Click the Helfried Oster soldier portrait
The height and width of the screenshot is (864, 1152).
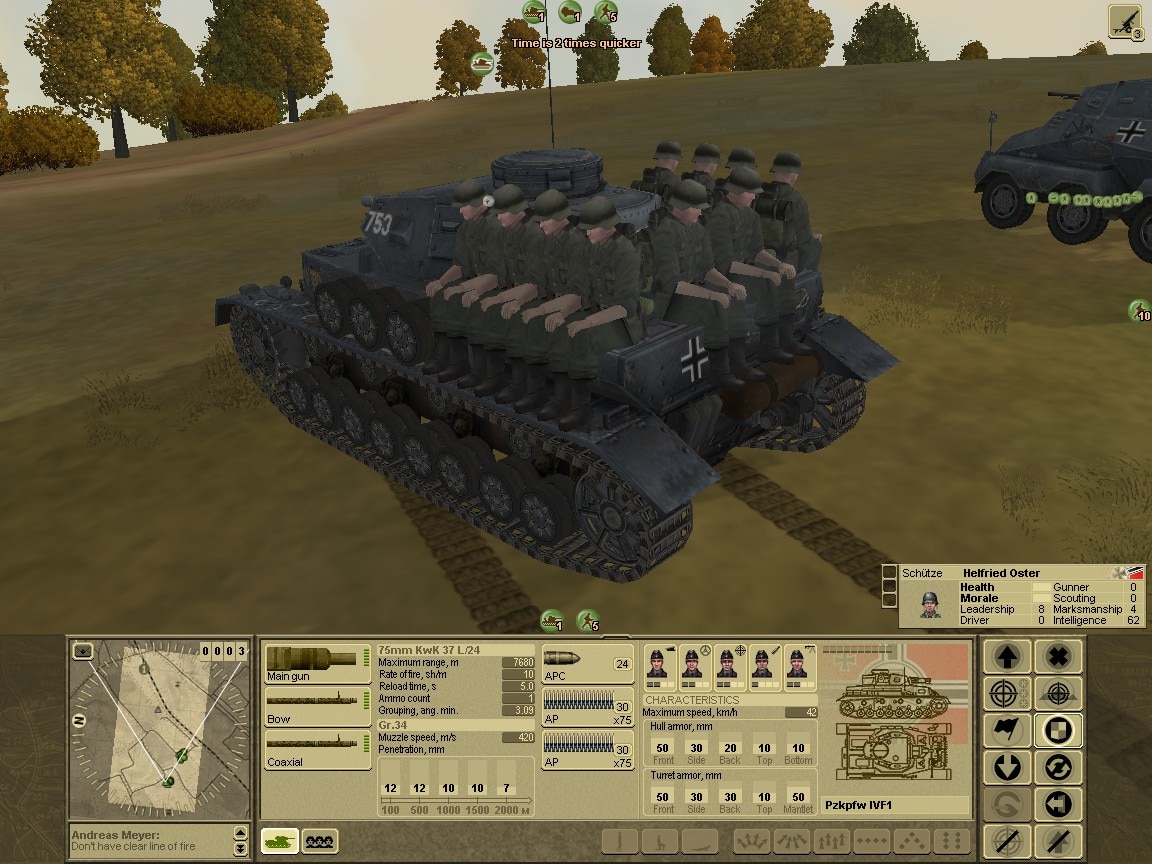[930, 603]
